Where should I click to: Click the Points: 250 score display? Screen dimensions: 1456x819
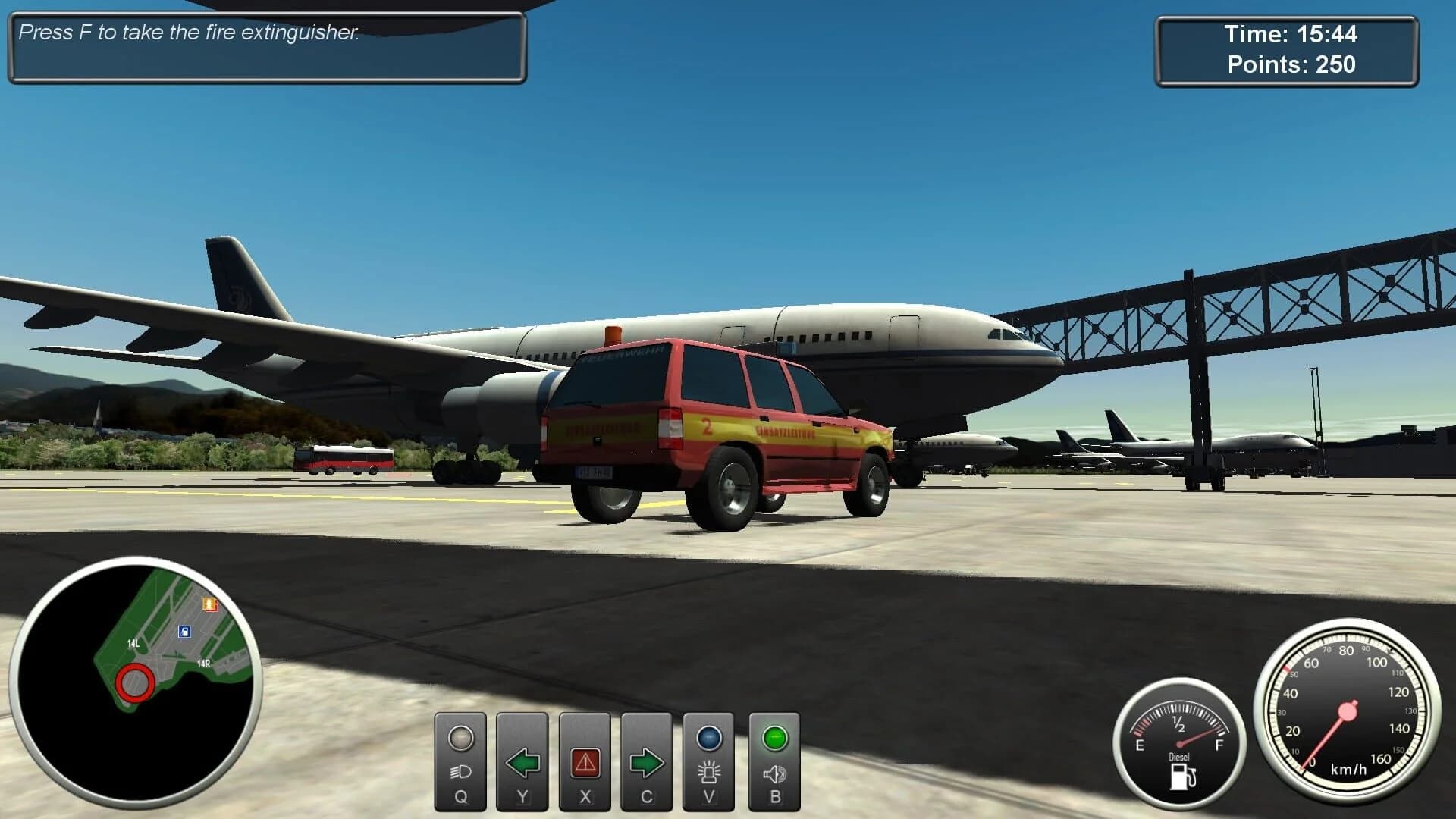1291,66
